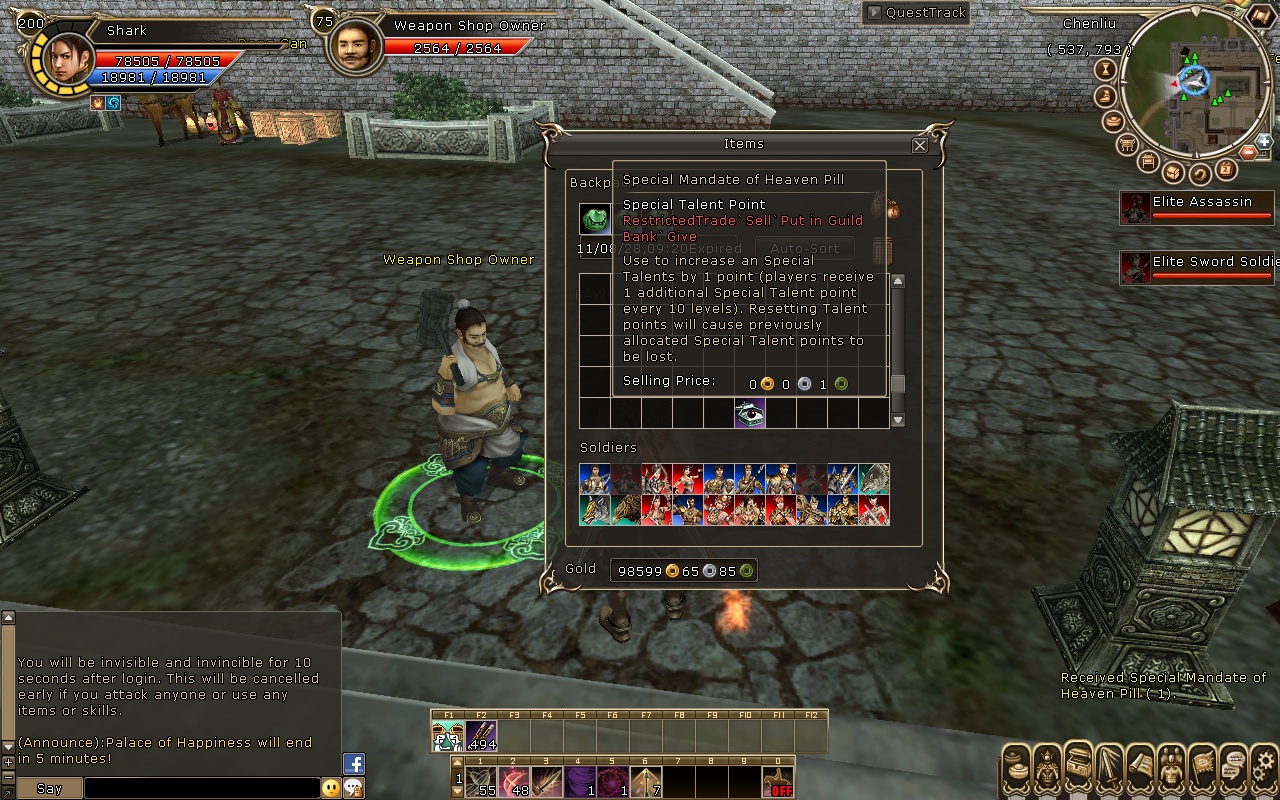The image size is (1280, 800).
Task: Close the Items window
Action: [920, 145]
